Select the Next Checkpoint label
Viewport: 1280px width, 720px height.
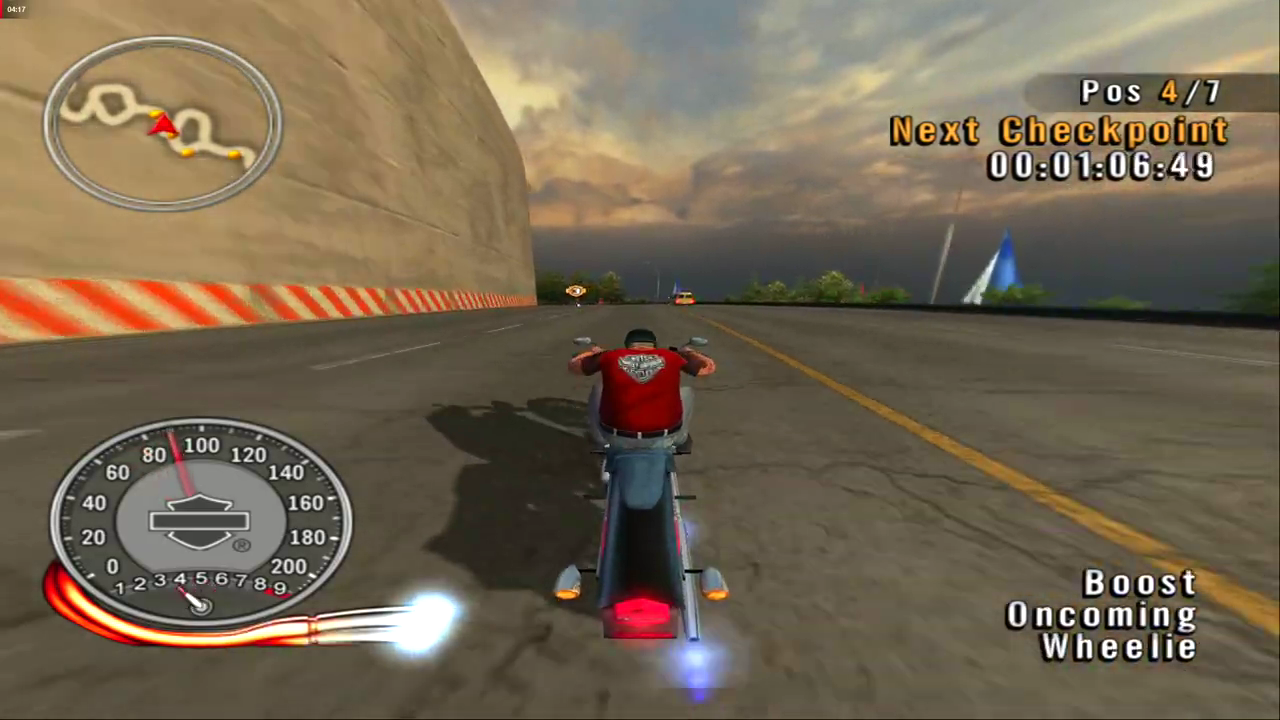tap(1058, 130)
